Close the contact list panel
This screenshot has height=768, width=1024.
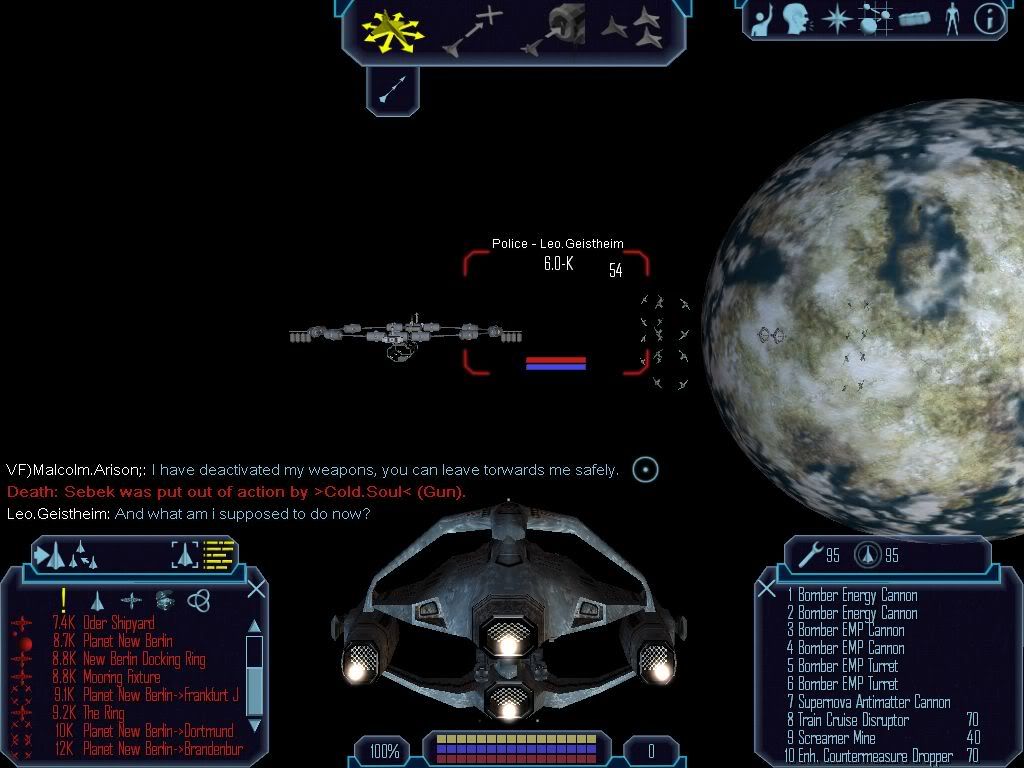pyautogui.click(x=256, y=588)
